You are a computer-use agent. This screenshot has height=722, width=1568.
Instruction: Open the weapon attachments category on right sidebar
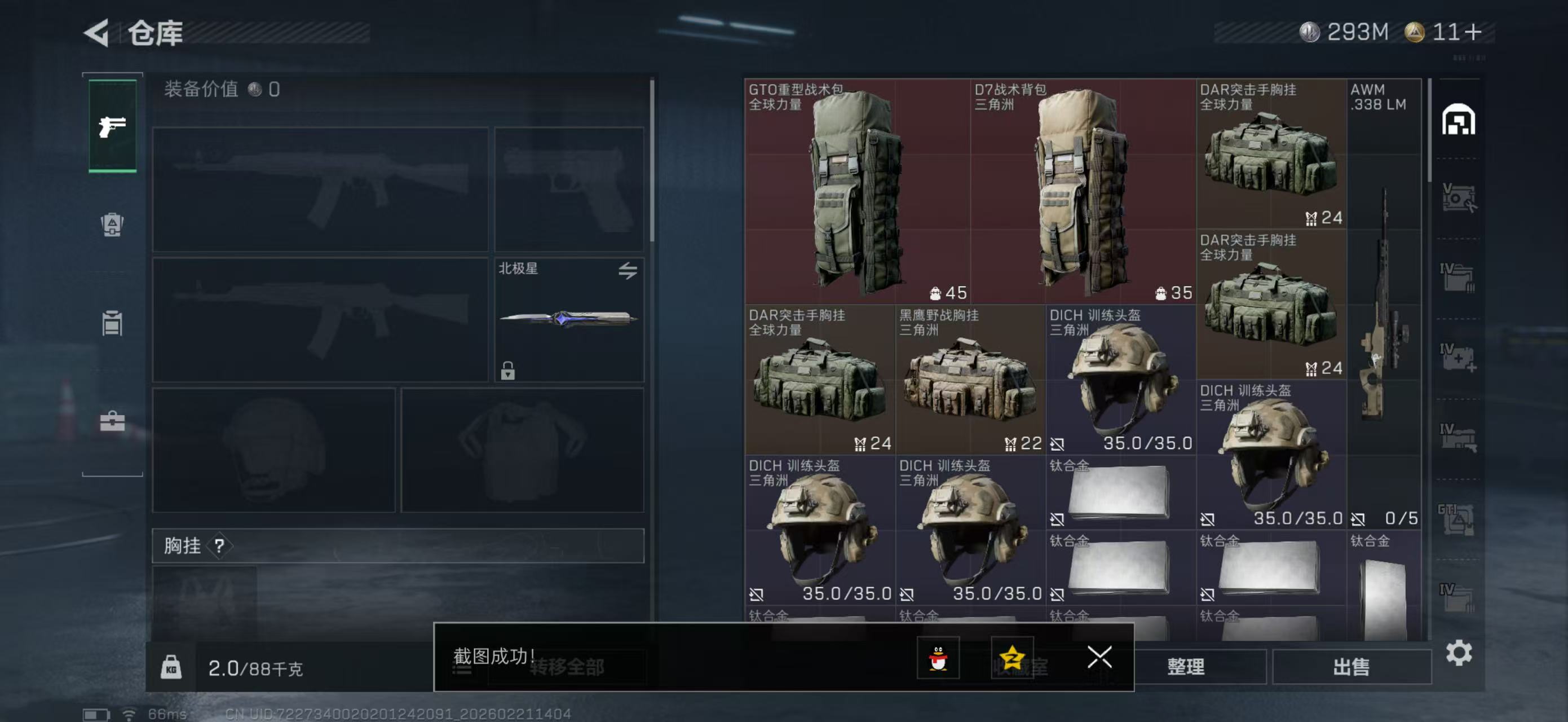point(1461,196)
